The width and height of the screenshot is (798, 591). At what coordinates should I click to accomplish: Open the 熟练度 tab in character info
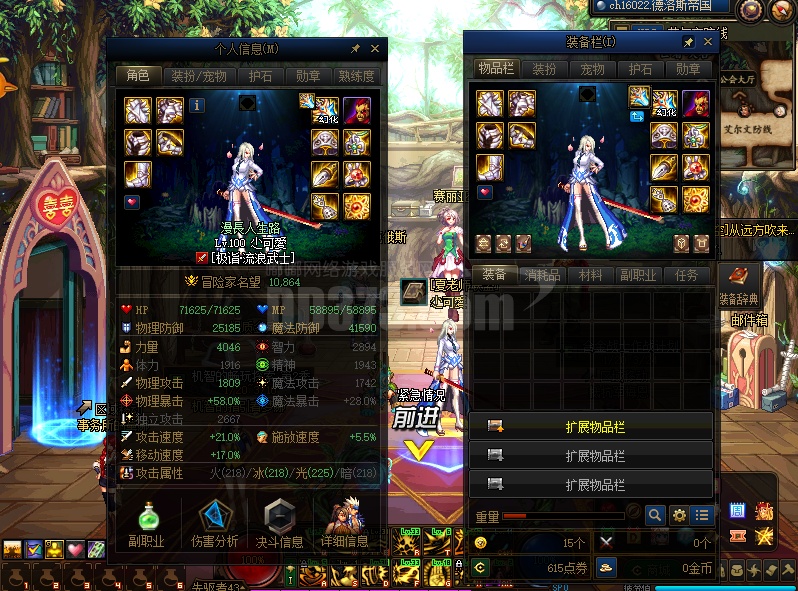[357, 76]
